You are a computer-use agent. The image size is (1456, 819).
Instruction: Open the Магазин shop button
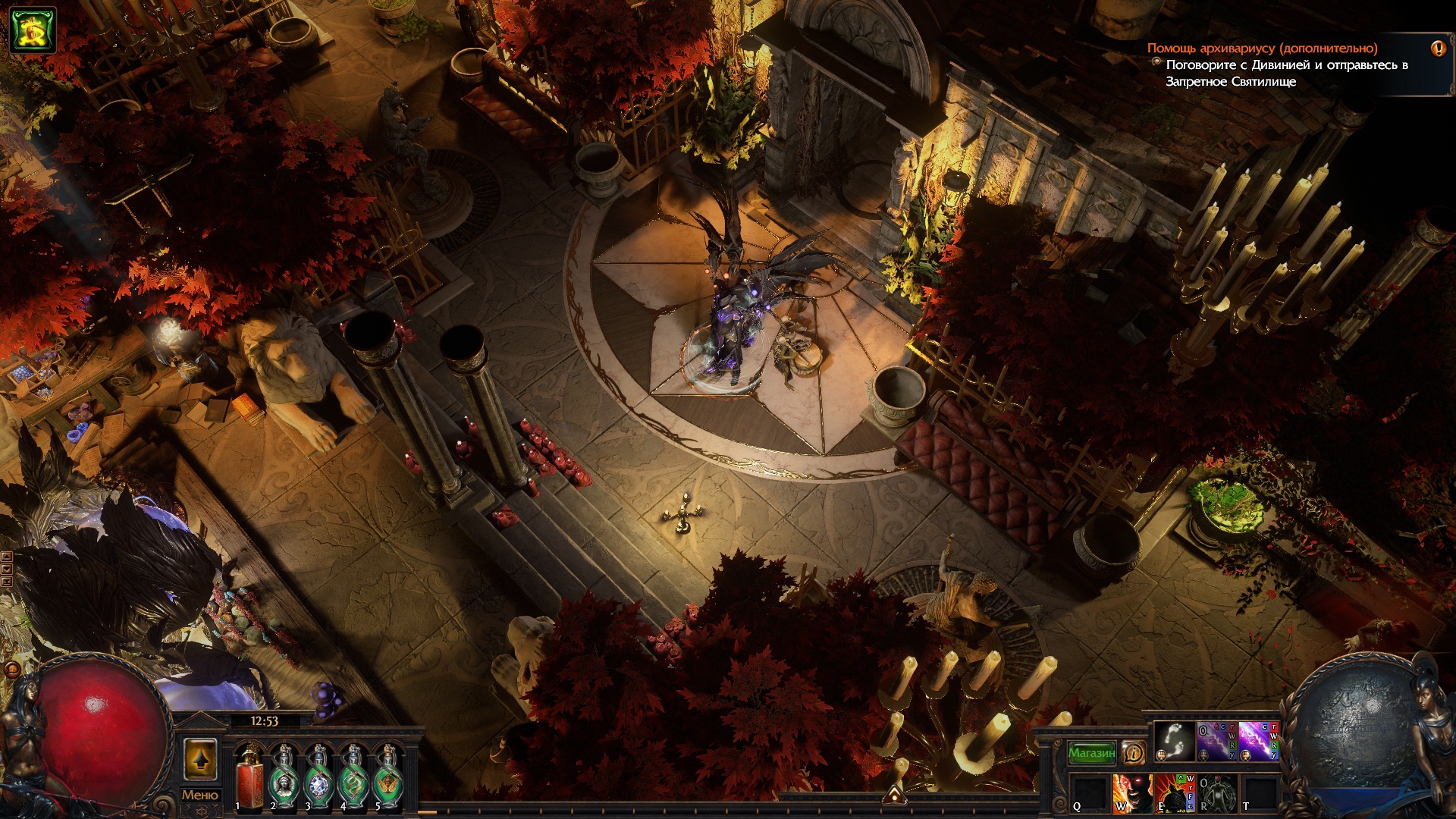coord(1092,753)
